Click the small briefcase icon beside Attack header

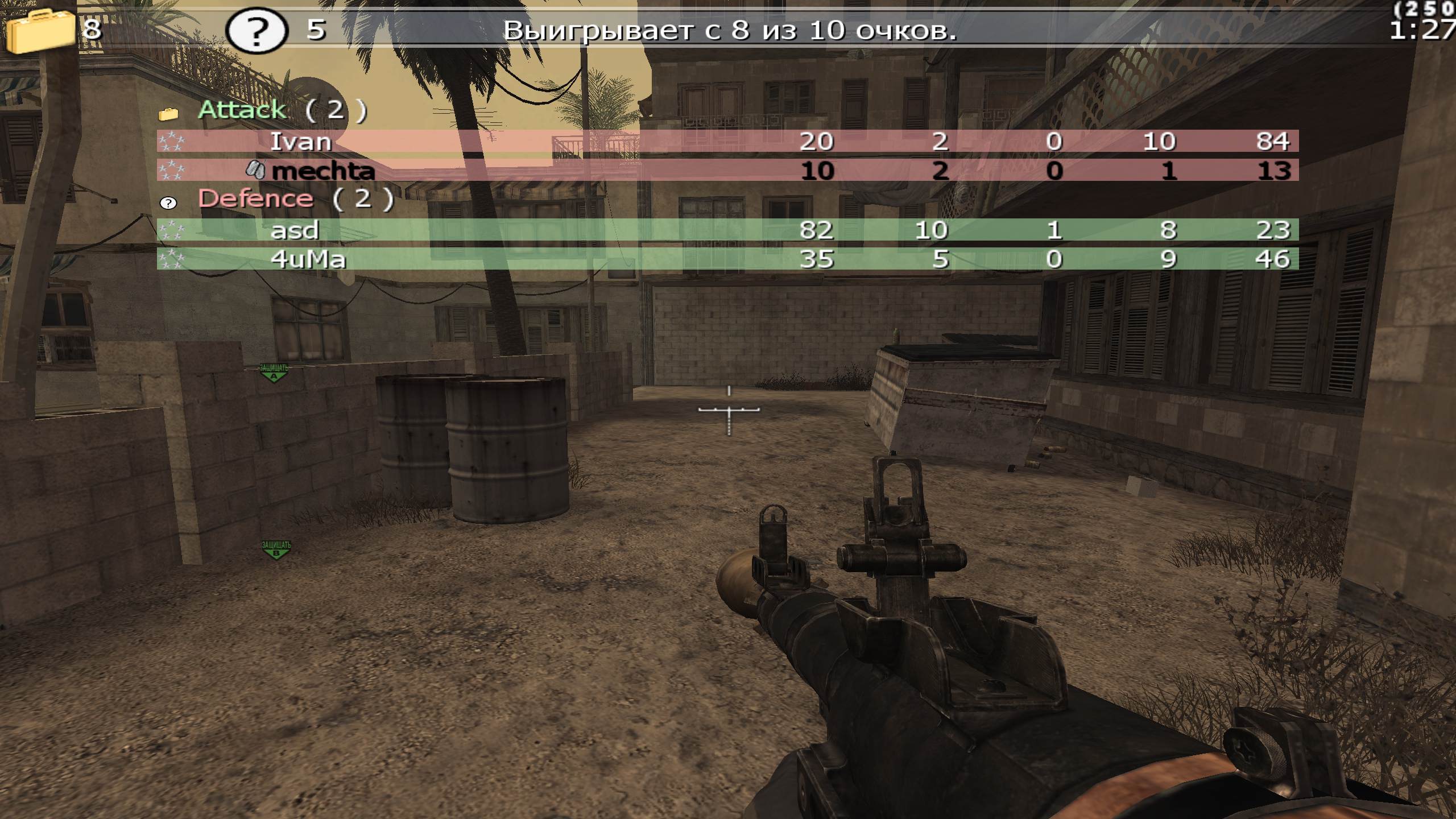[168, 113]
